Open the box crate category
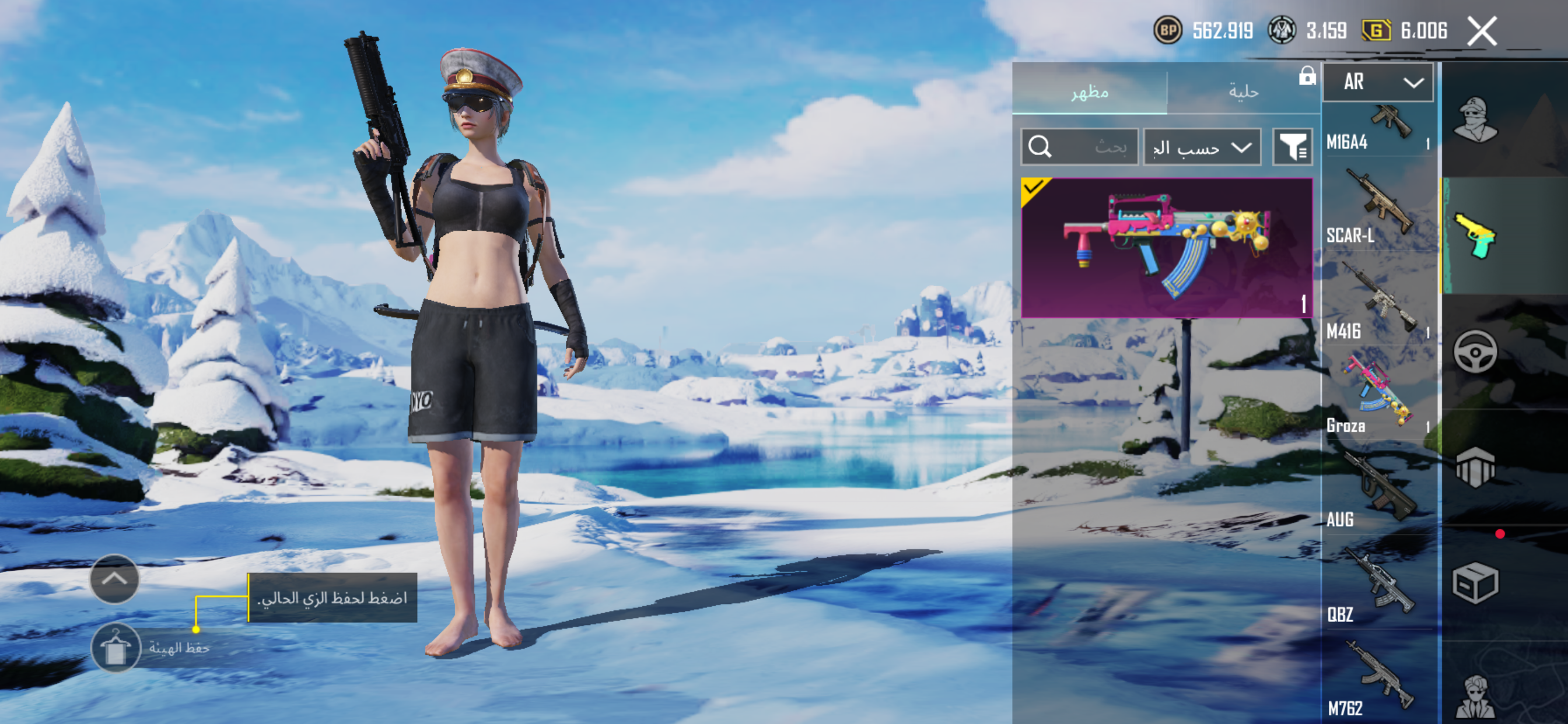This screenshot has width=1568, height=724. [1475, 583]
